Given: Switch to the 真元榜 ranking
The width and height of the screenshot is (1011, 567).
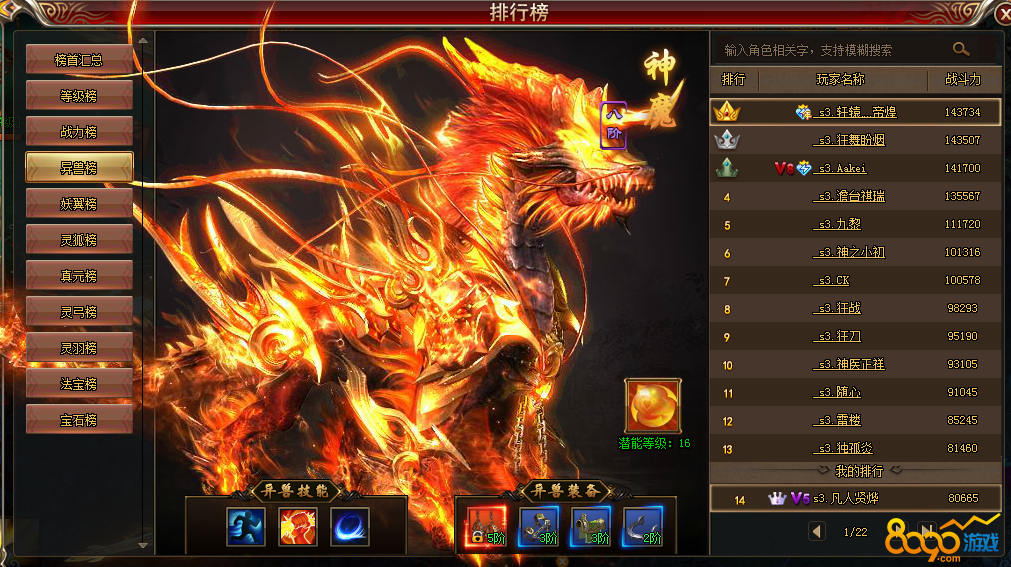Looking at the screenshot, I should tap(79, 276).
